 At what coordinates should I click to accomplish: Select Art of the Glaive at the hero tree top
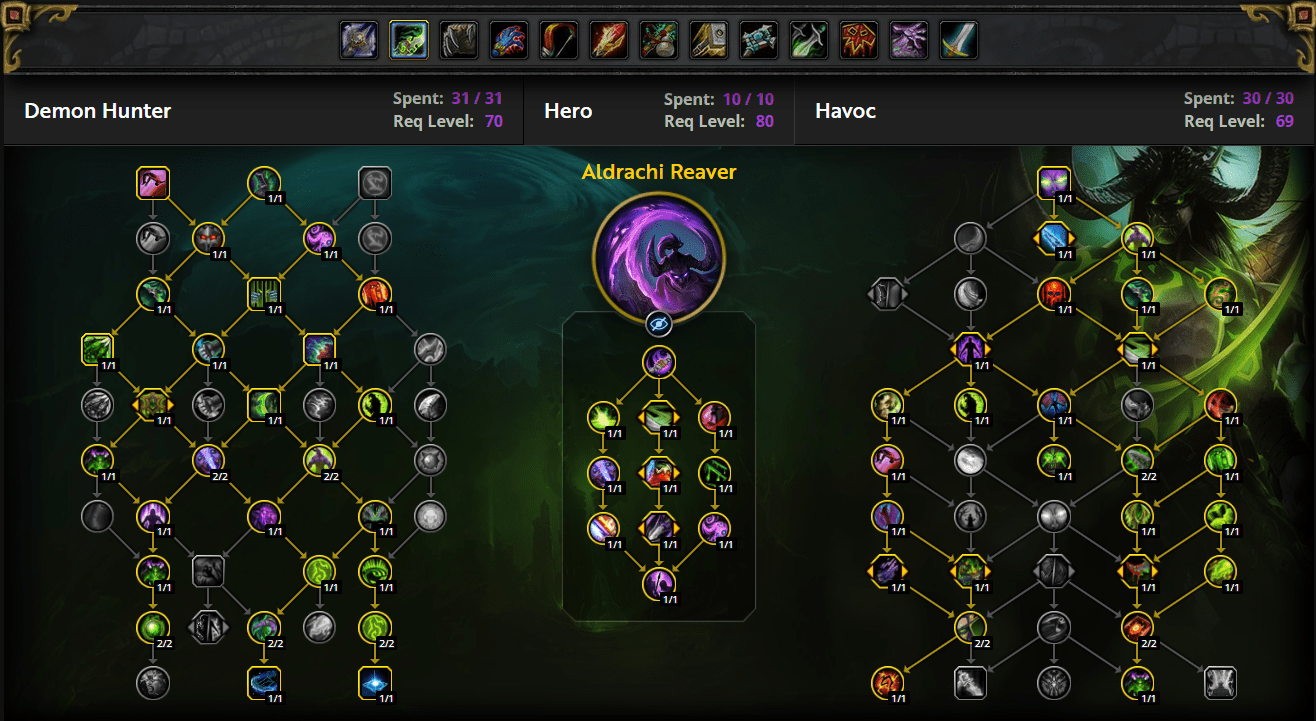tap(659, 362)
